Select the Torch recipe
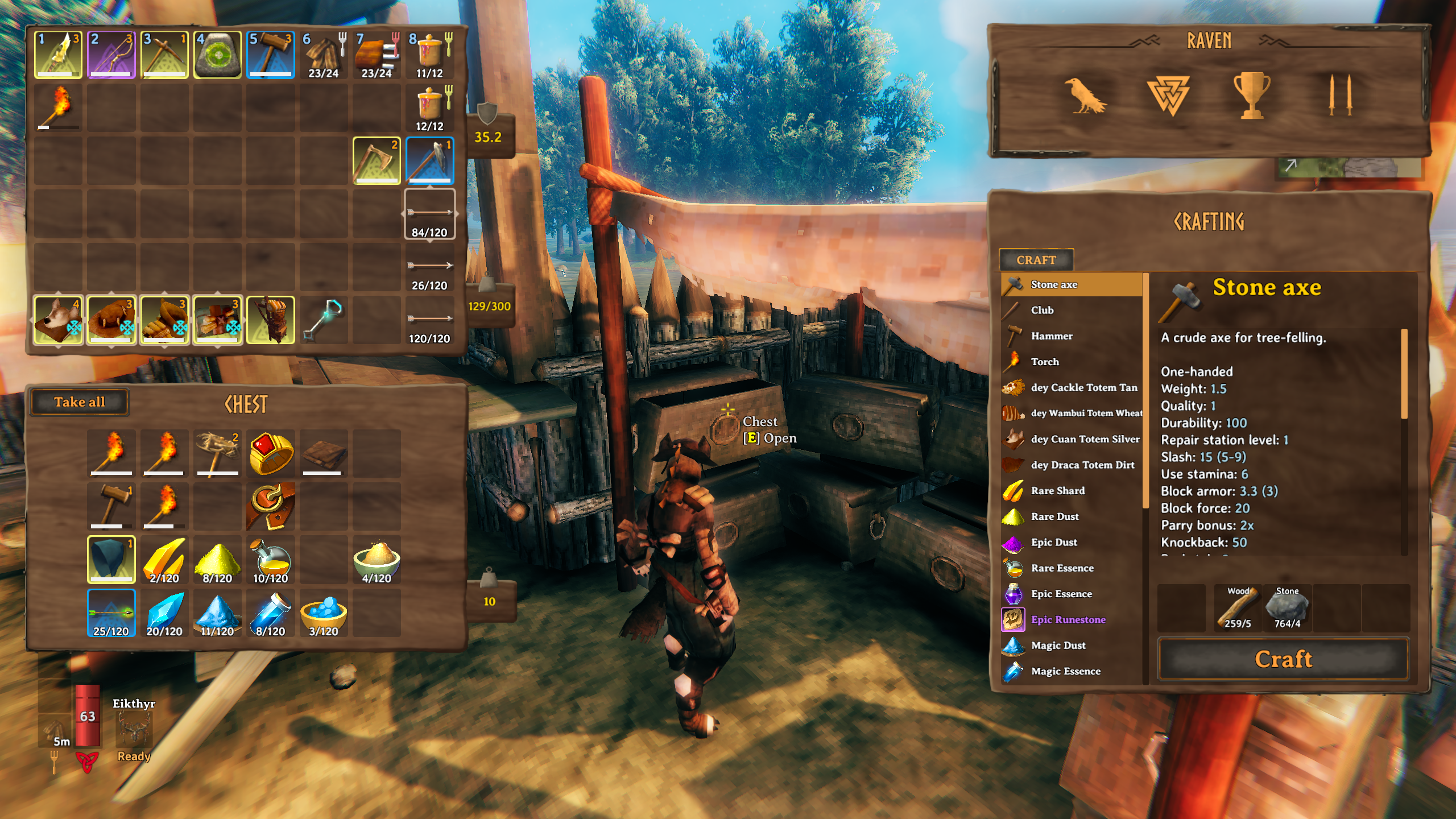Image resolution: width=1456 pixels, height=819 pixels. (x=1045, y=362)
